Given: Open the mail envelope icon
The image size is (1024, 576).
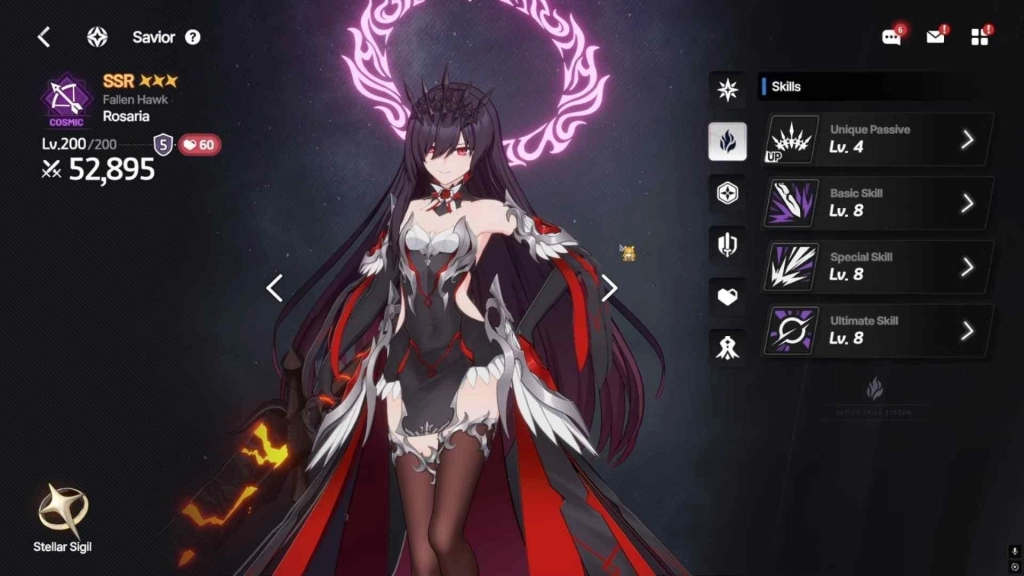Looking at the screenshot, I should coord(935,37).
